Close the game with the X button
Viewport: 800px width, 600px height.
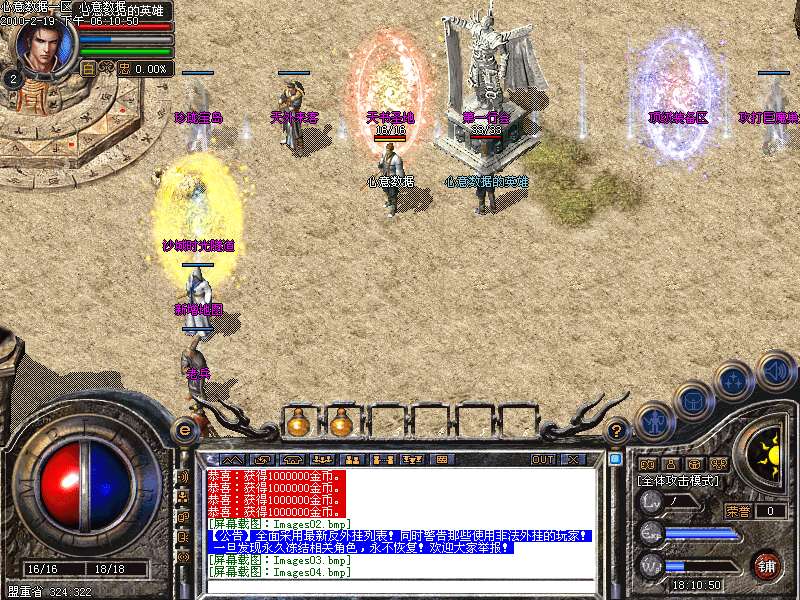574,459
